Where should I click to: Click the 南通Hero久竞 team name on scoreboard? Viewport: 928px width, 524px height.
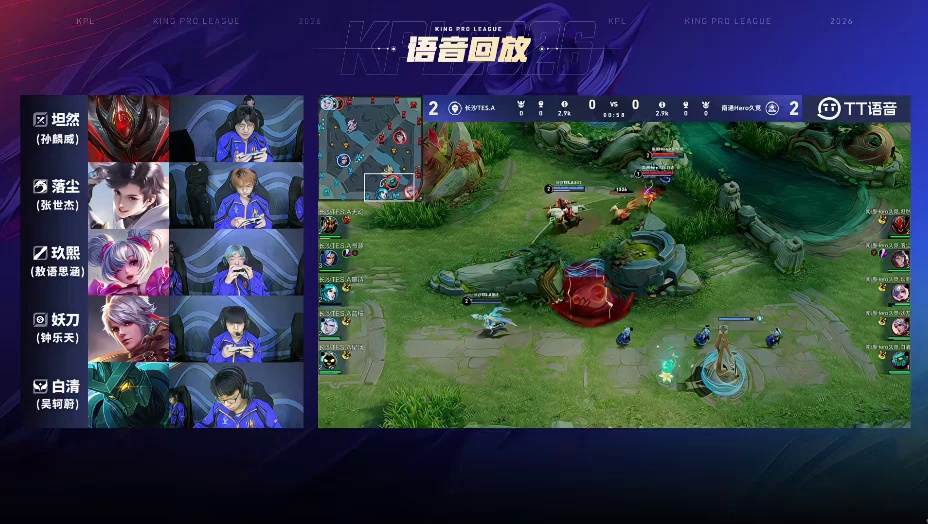click(743, 108)
